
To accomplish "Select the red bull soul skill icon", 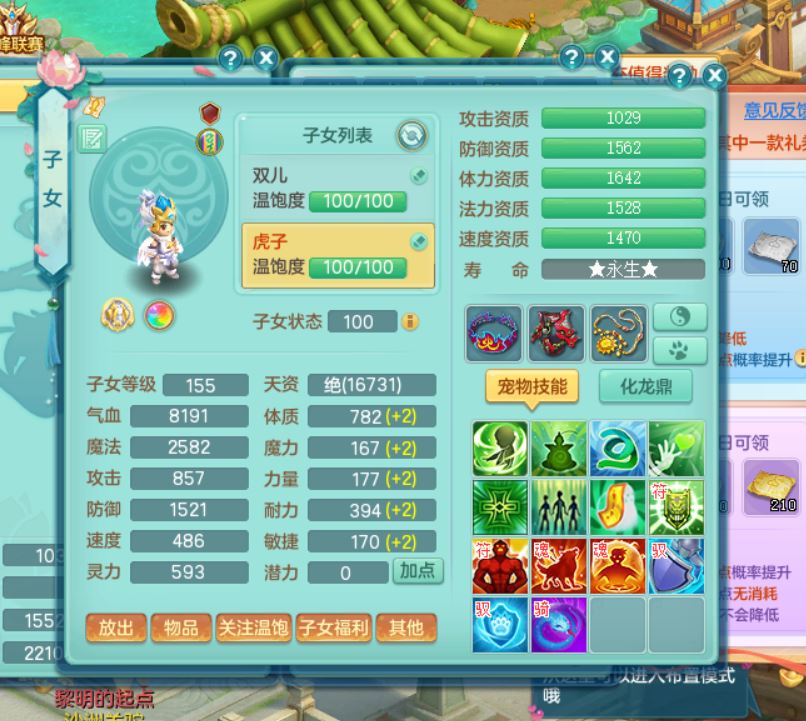I will pyautogui.click(x=559, y=566).
